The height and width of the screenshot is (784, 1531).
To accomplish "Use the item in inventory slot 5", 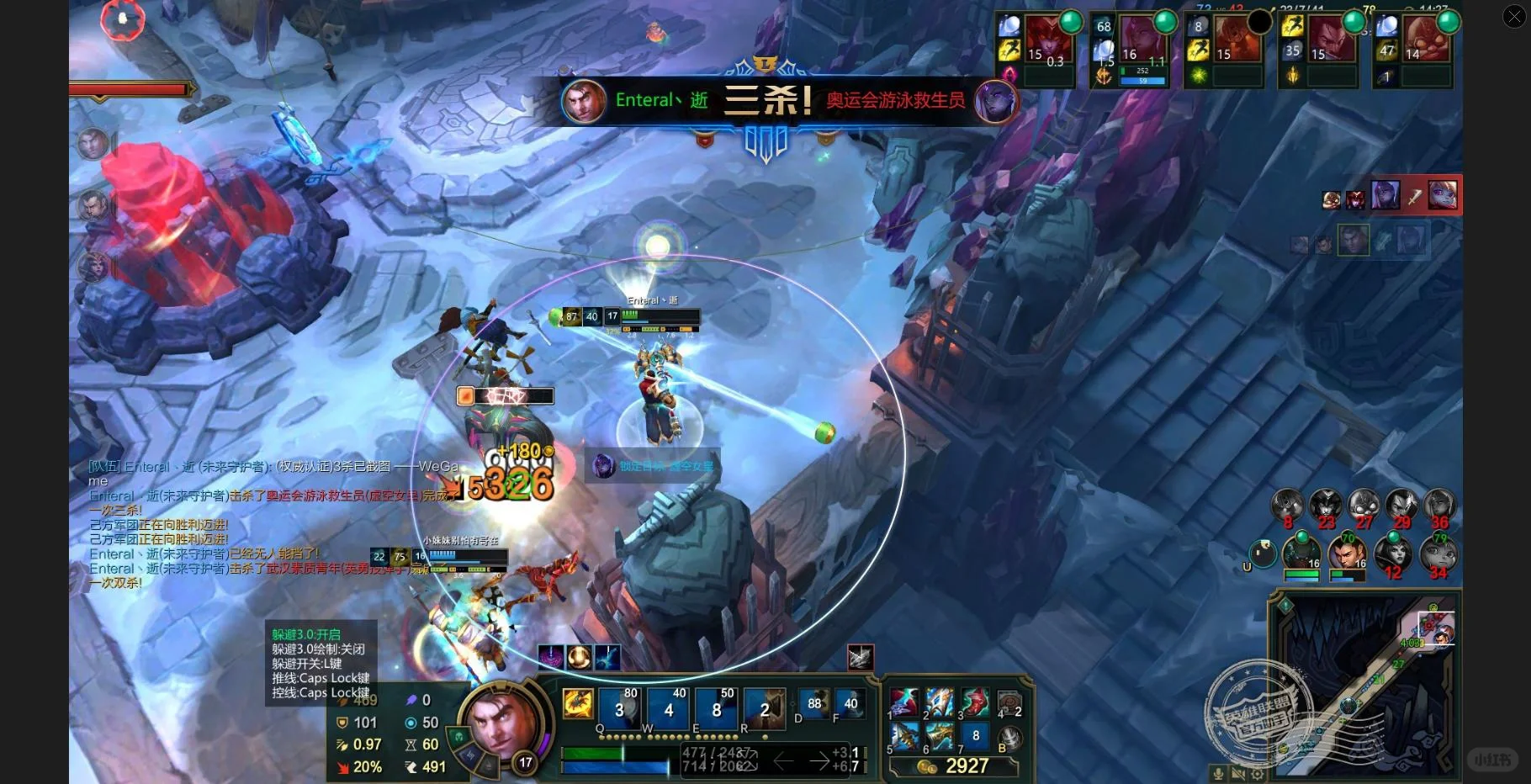I will click(x=904, y=737).
